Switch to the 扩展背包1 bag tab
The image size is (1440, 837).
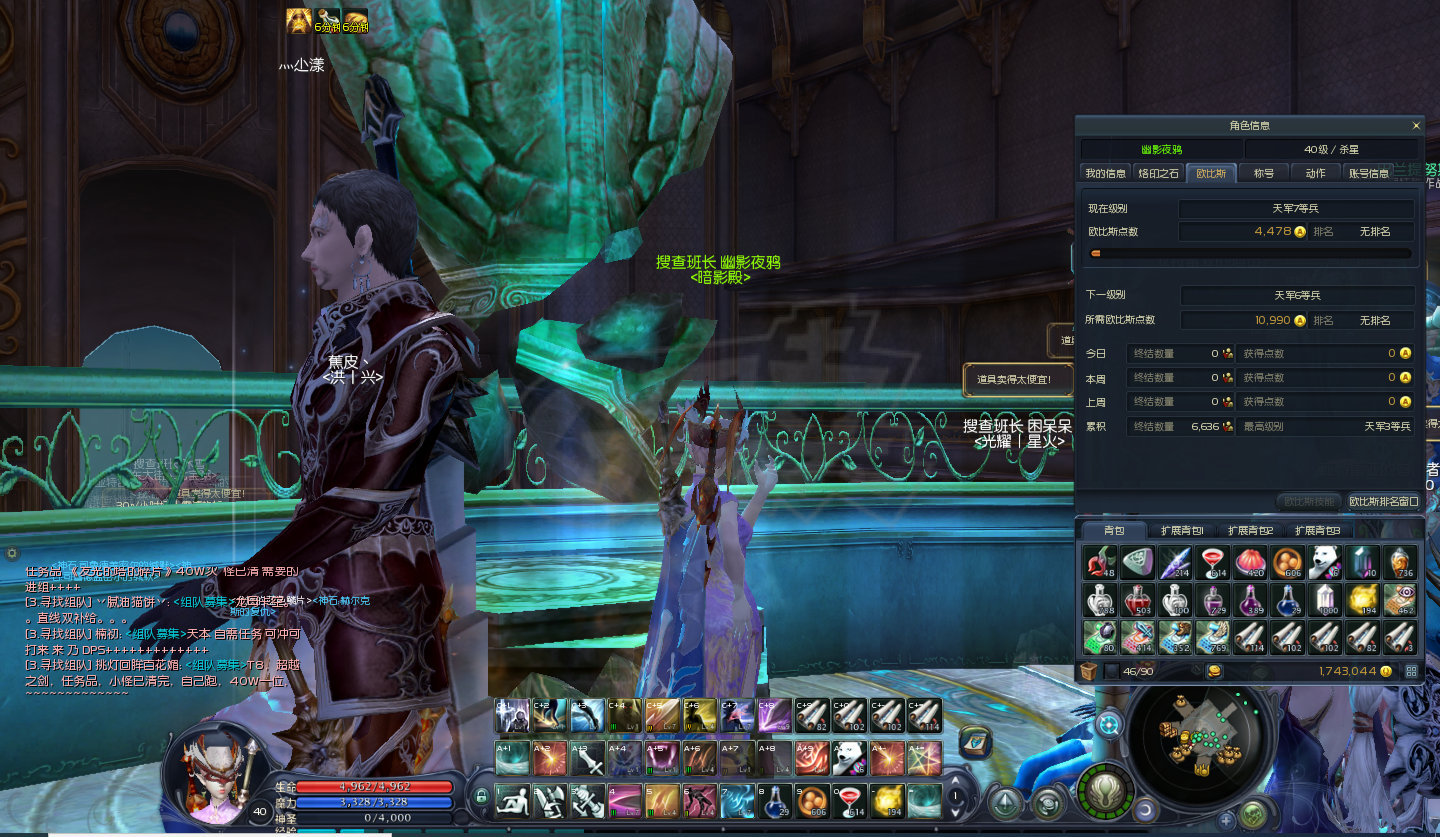pos(1181,530)
